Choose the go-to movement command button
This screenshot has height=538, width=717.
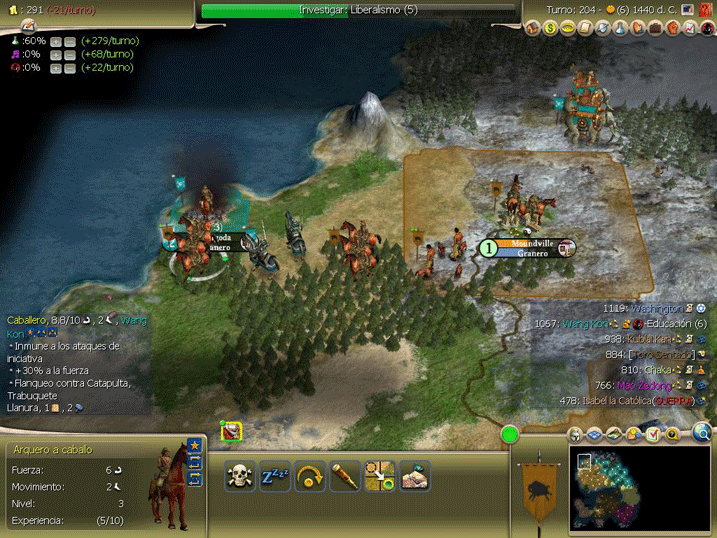(379, 475)
